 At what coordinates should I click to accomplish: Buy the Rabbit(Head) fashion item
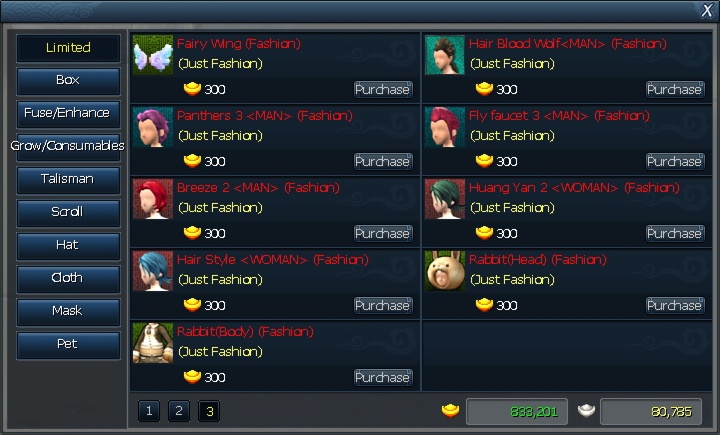click(675, 305)
